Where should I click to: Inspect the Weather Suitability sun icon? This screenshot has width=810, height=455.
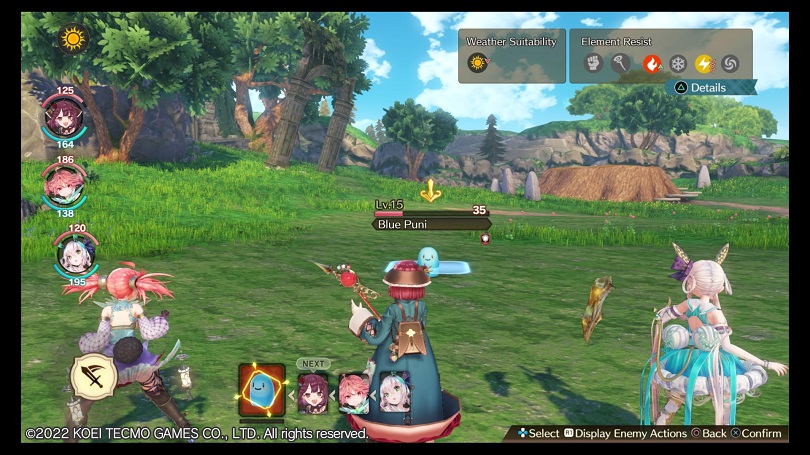click(x=478, y=64)
